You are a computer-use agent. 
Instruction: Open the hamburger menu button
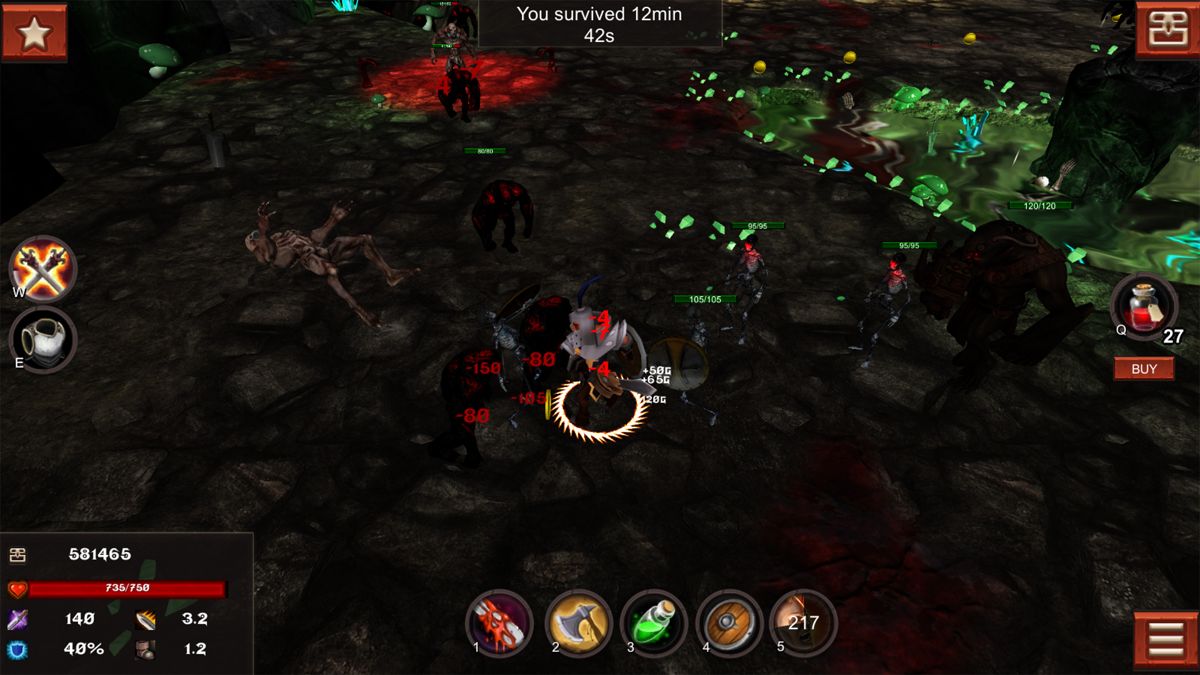coord(1166,640)
